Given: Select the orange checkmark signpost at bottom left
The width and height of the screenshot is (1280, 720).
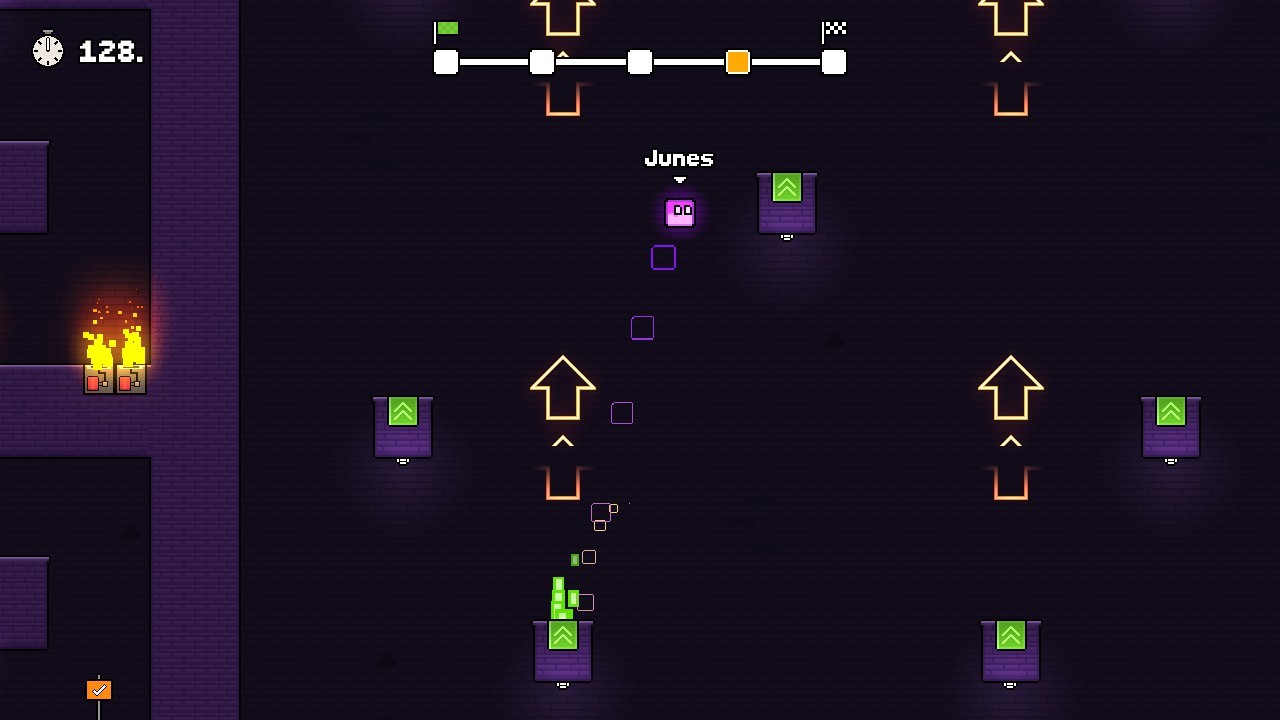Looking at the screenshot, I should 97,689.
